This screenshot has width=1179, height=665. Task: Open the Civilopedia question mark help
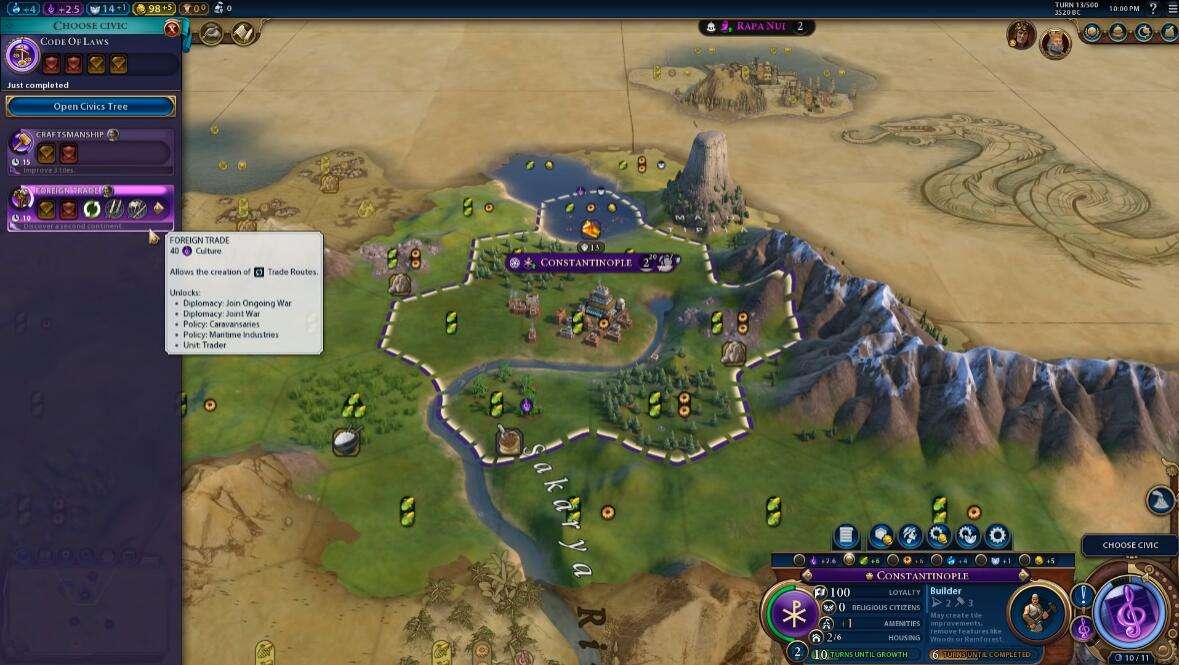[1153, 8]
